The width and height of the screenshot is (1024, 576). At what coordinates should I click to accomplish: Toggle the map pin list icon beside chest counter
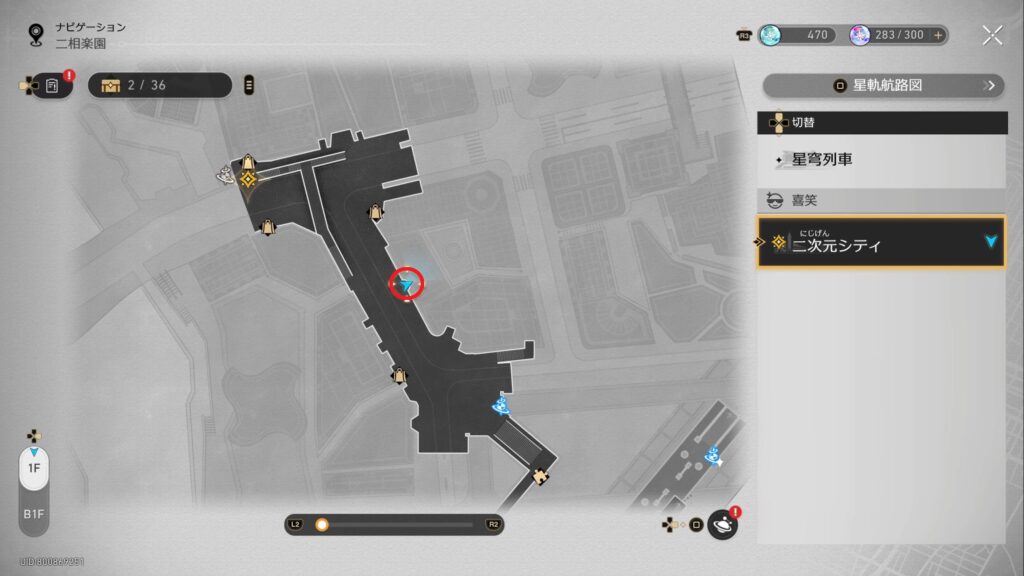[249, 85]
